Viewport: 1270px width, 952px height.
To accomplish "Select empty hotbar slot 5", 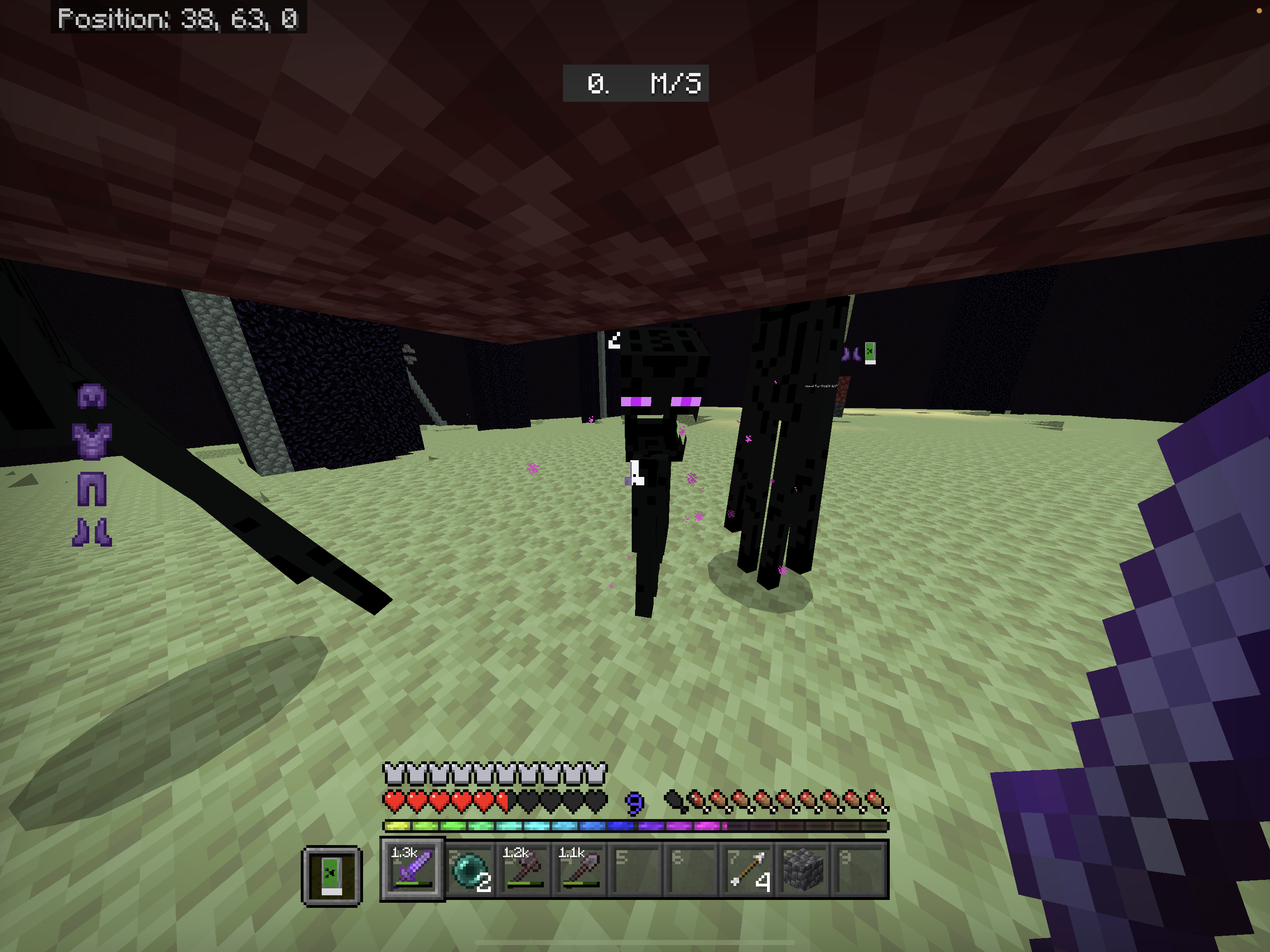I will [636, 869].
